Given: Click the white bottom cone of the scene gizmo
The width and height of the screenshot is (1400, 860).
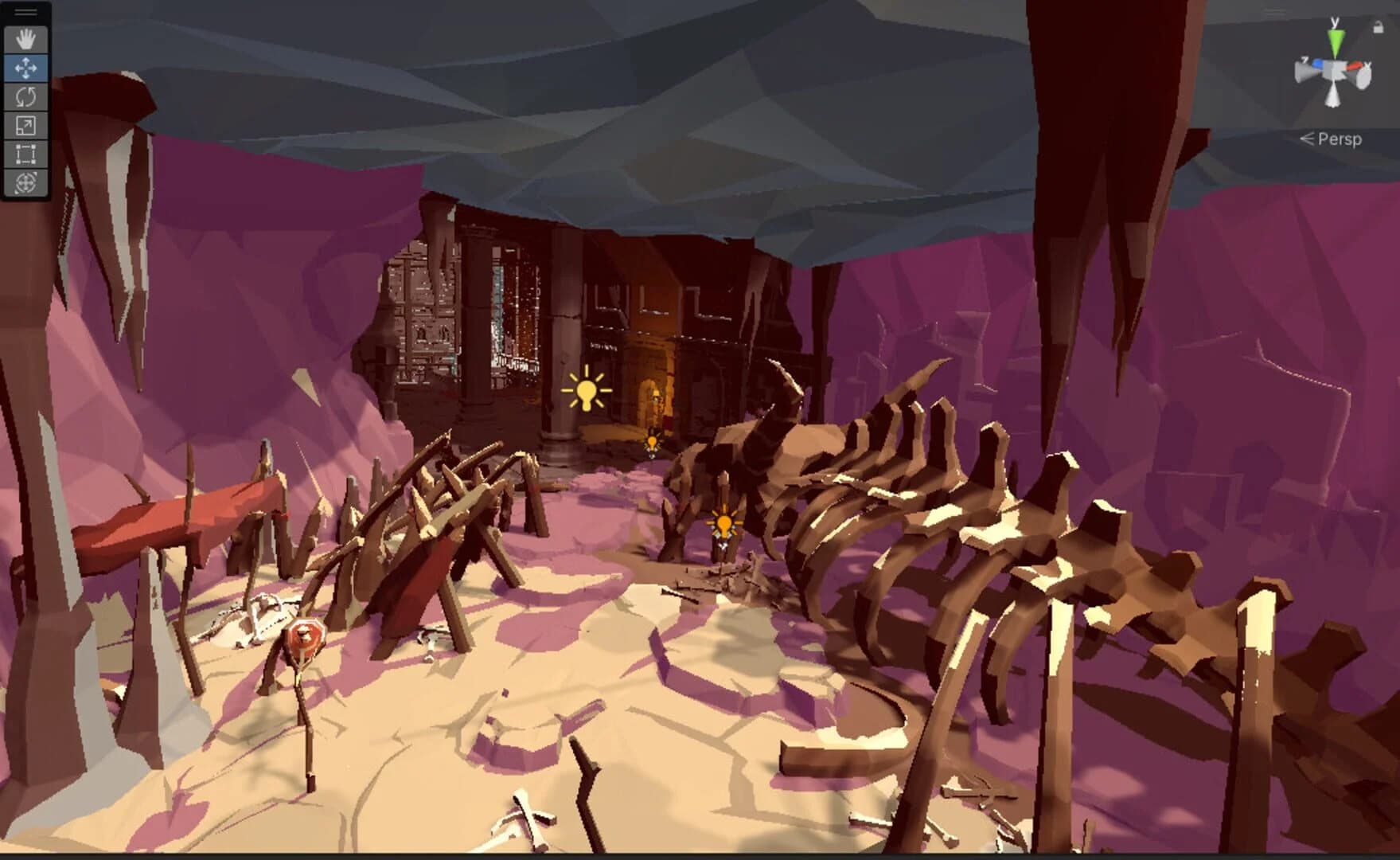Looking at the screenshot, I should point(1333,96).
